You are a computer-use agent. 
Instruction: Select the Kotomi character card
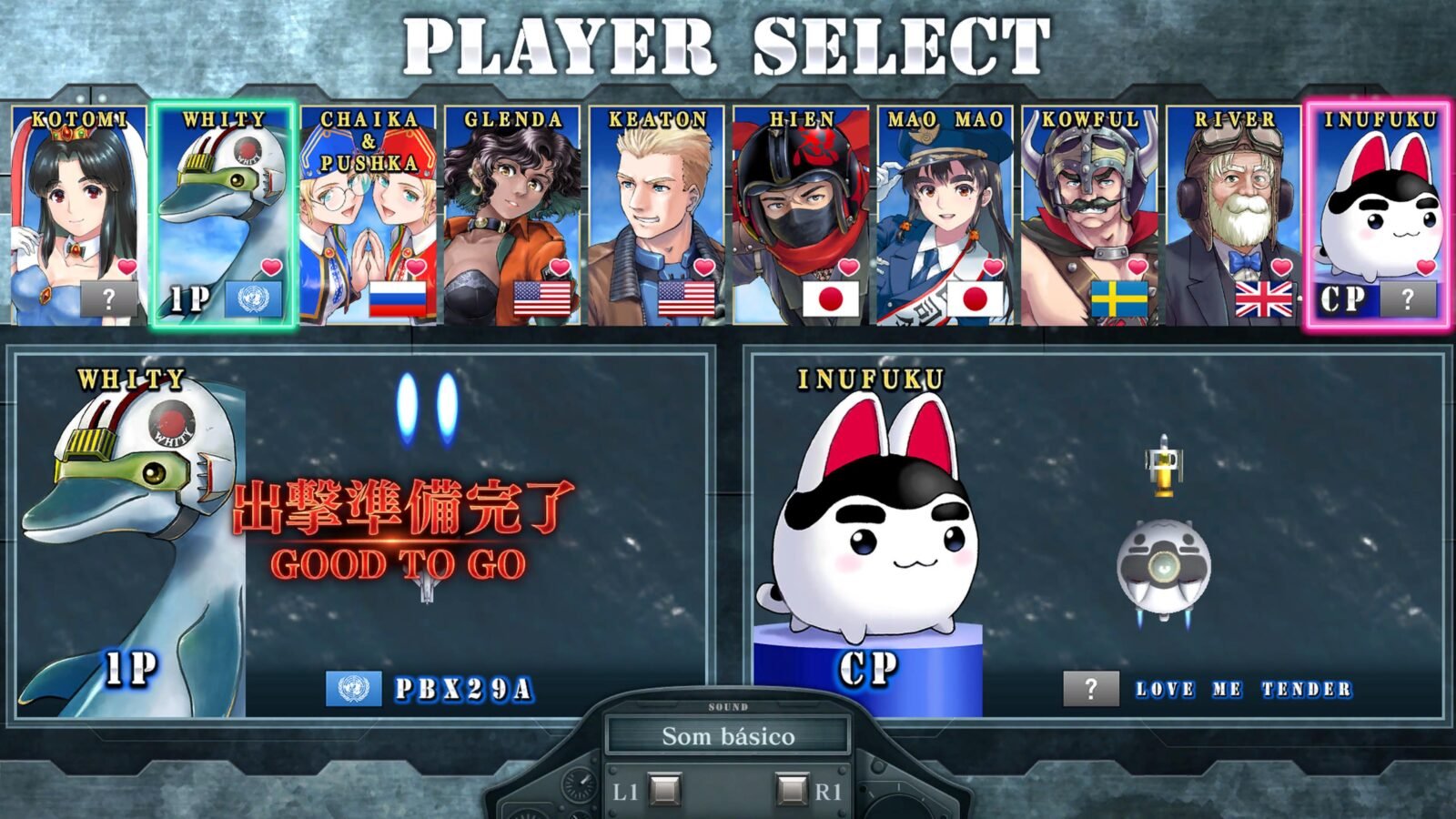pyautogui.click(x=78, y=216)
